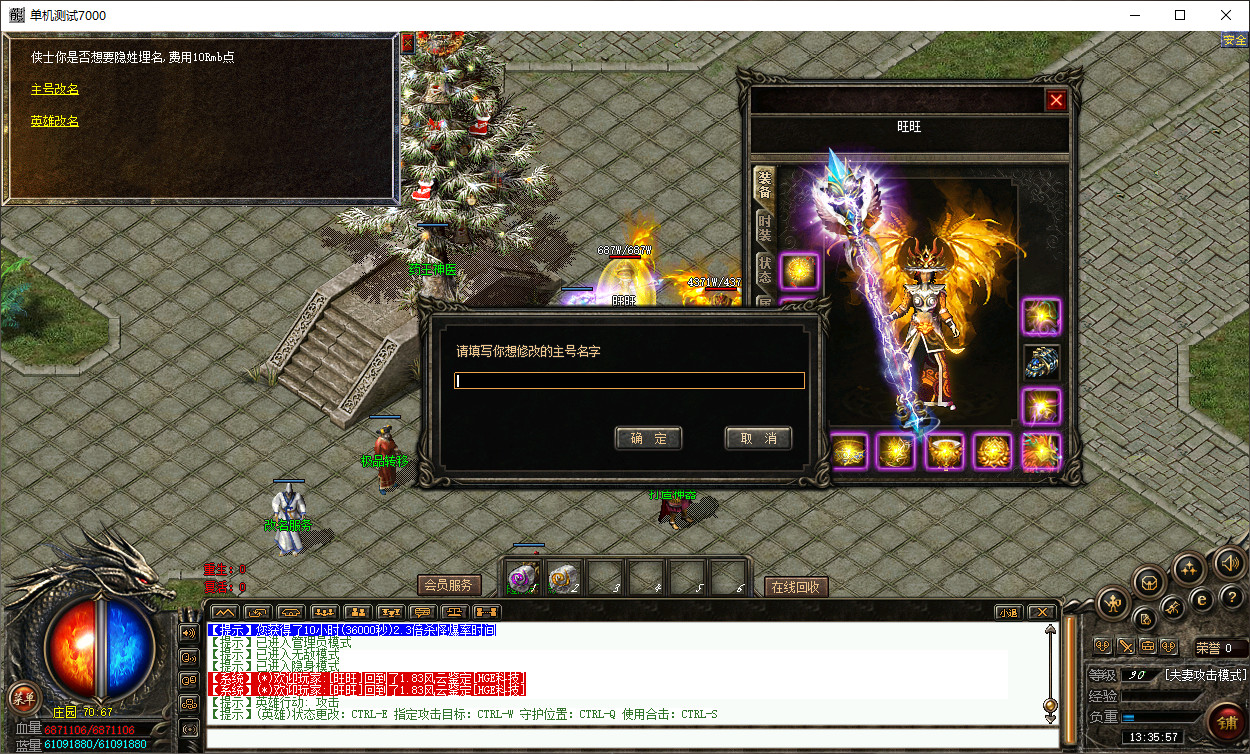Screen dimensions: 1250x754
Task: Confirm the name change with 确定
Action: click(x=648, y=438)
